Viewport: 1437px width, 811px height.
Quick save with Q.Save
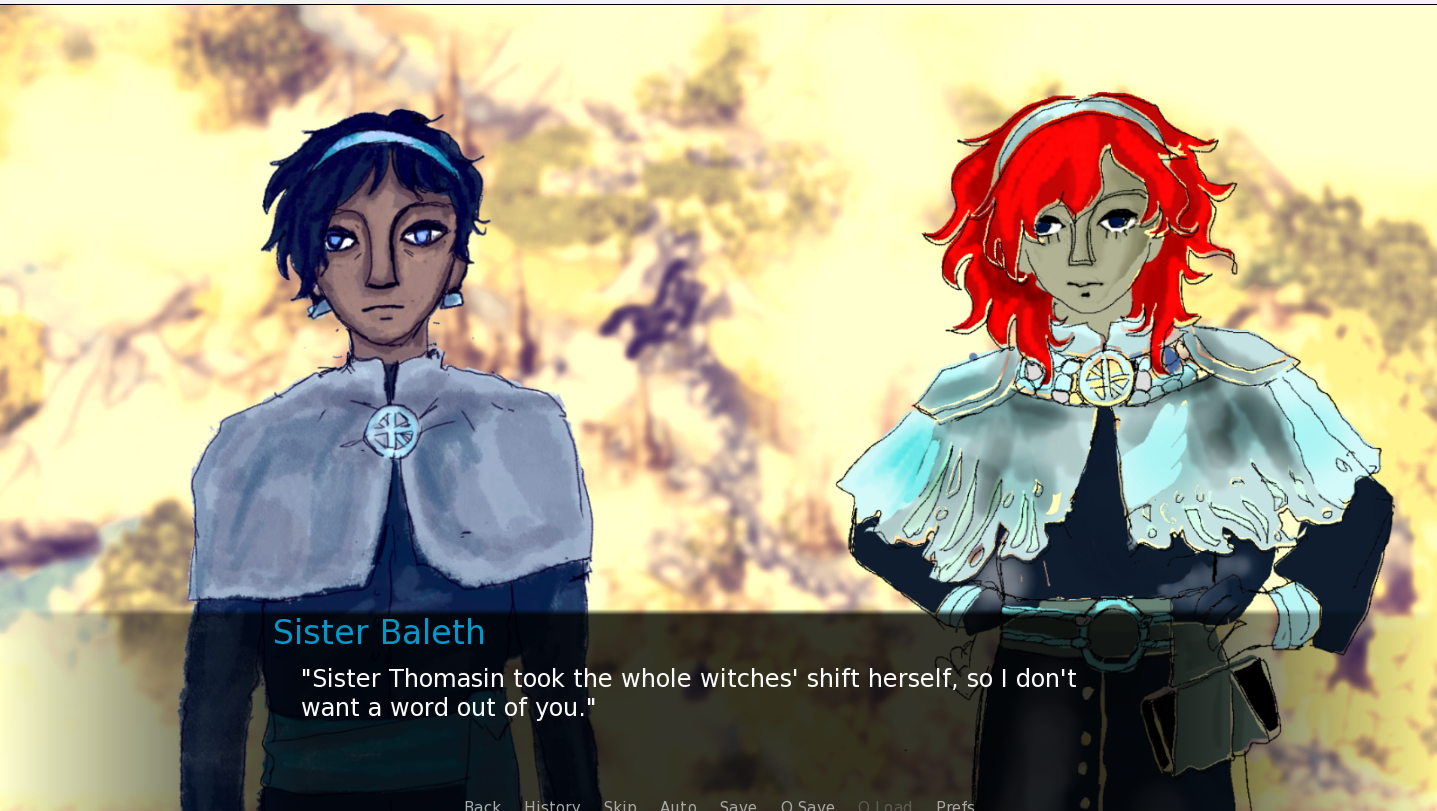click(807, 805)
